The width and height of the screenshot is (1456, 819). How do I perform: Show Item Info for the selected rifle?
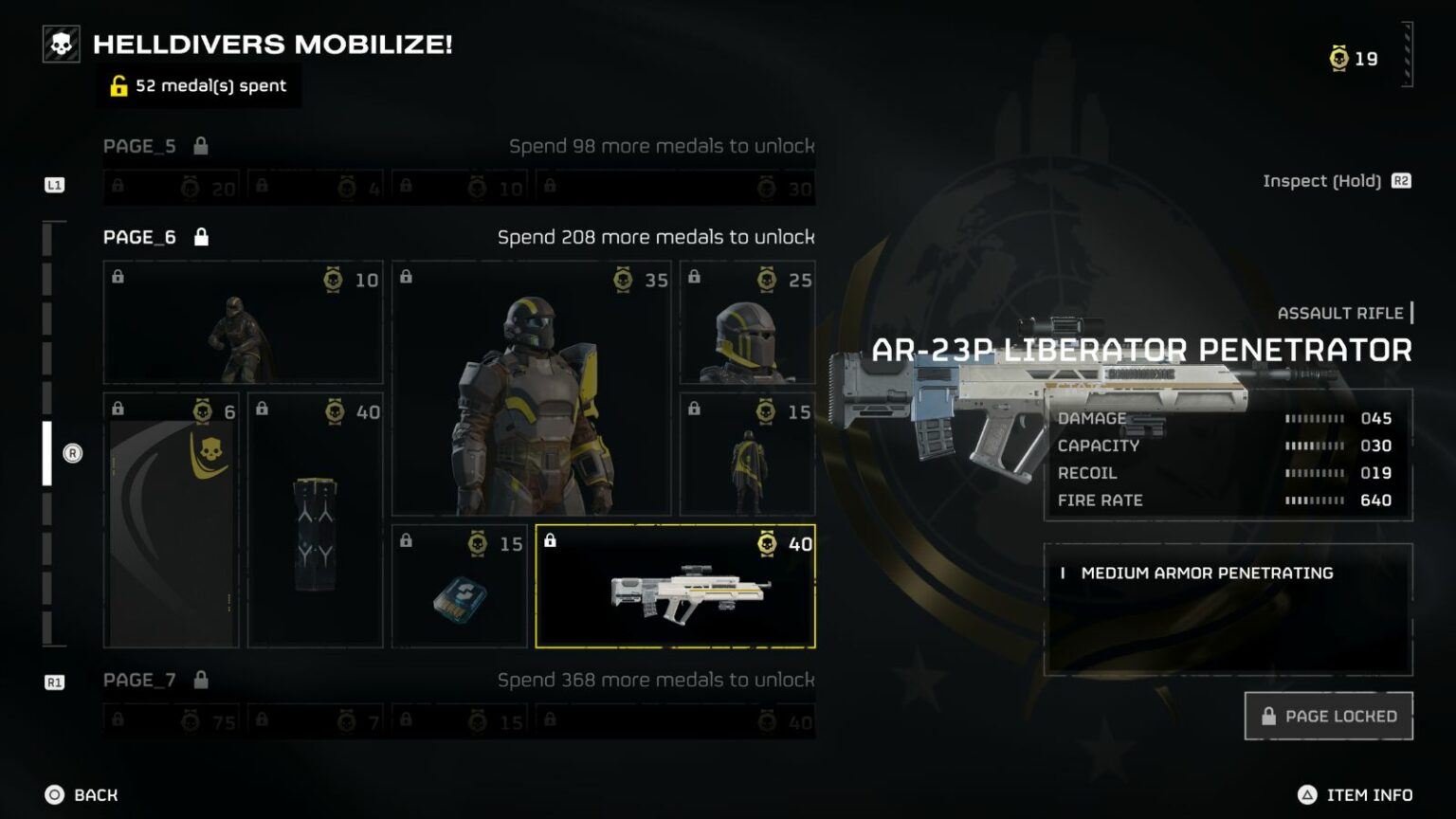(1356, 794)
